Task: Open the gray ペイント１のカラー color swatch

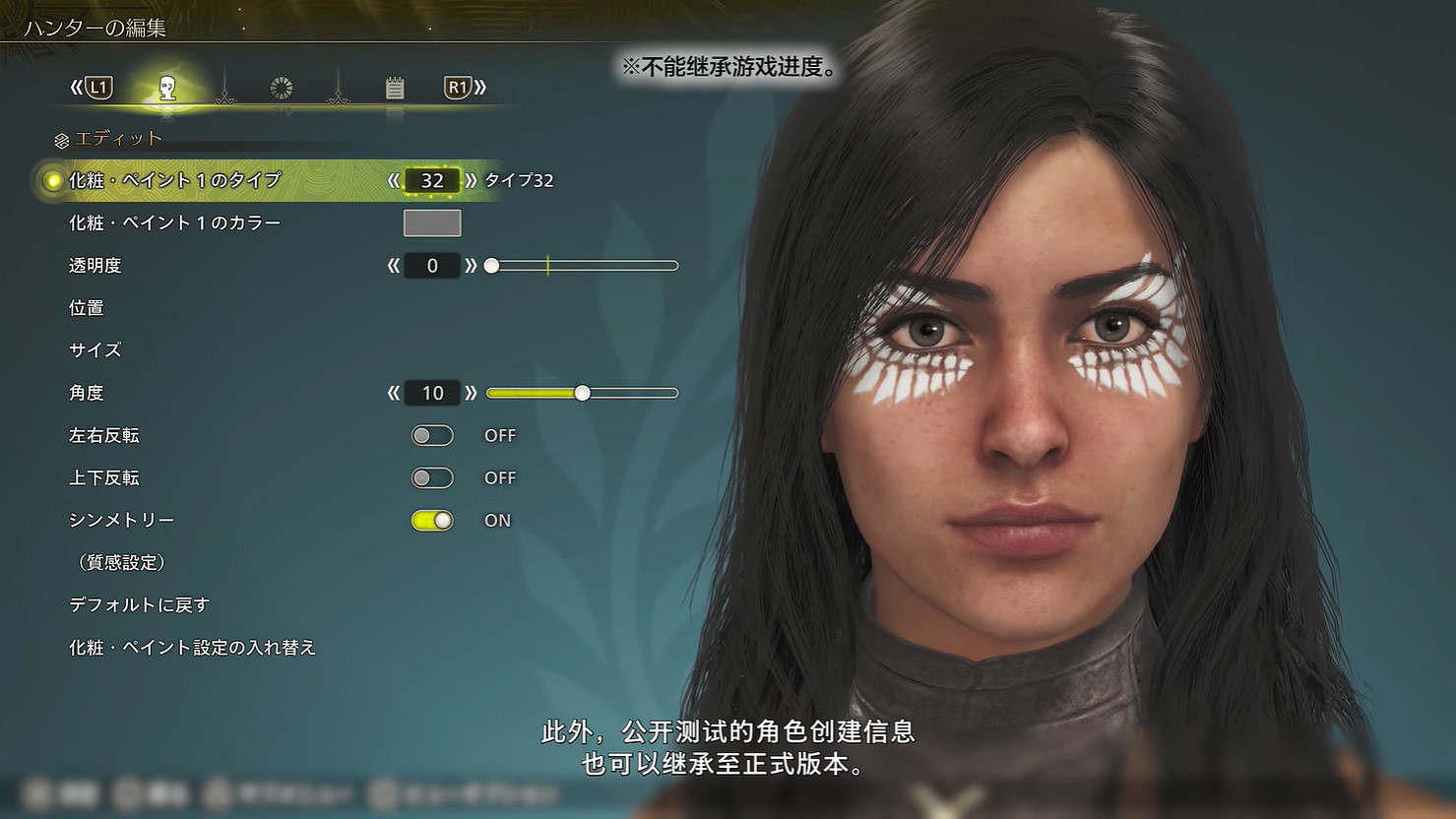Action: point(432,223)
